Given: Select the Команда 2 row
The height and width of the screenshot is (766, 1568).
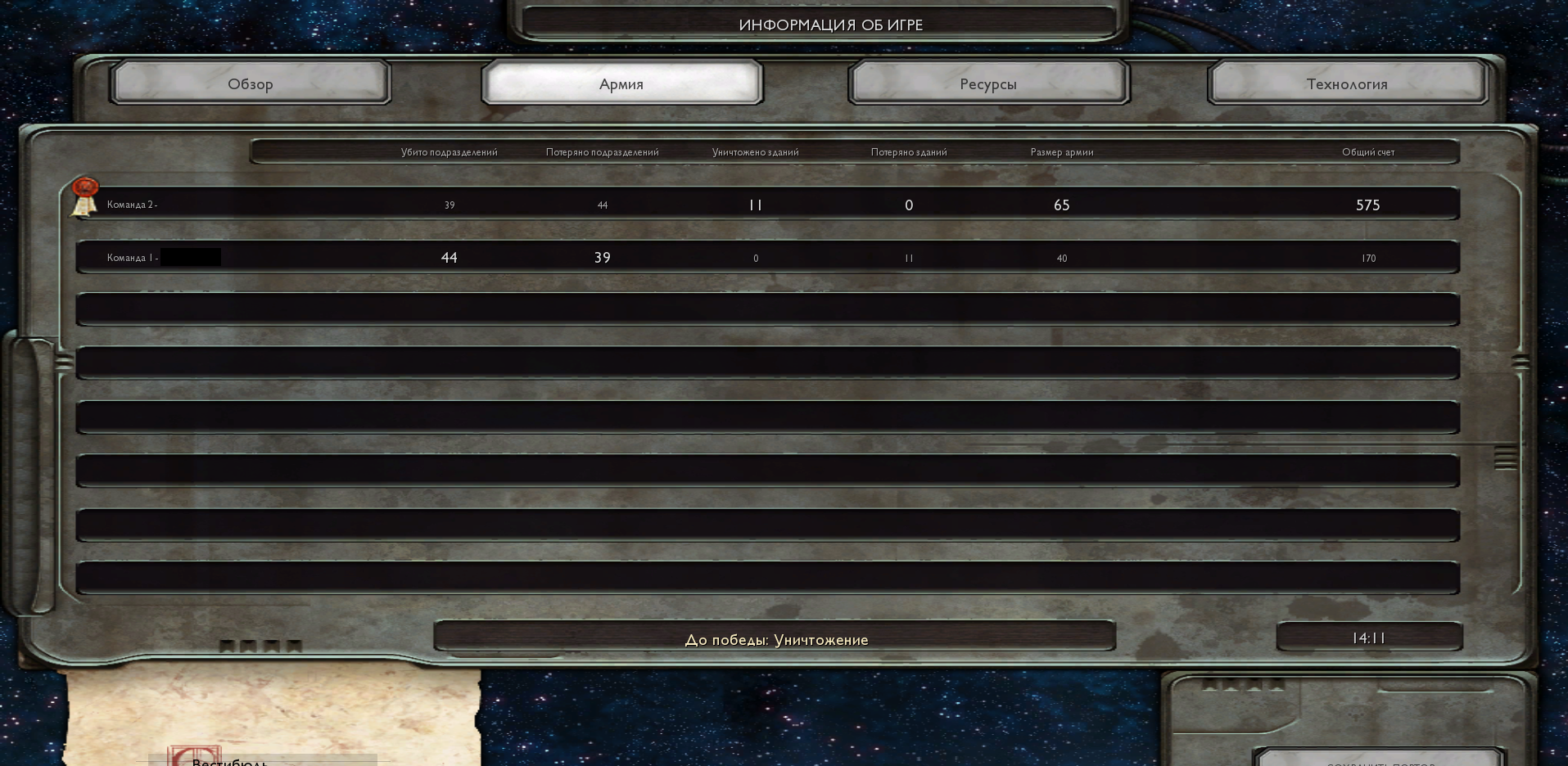Looking at the screenshot, I should click(767, 204).
